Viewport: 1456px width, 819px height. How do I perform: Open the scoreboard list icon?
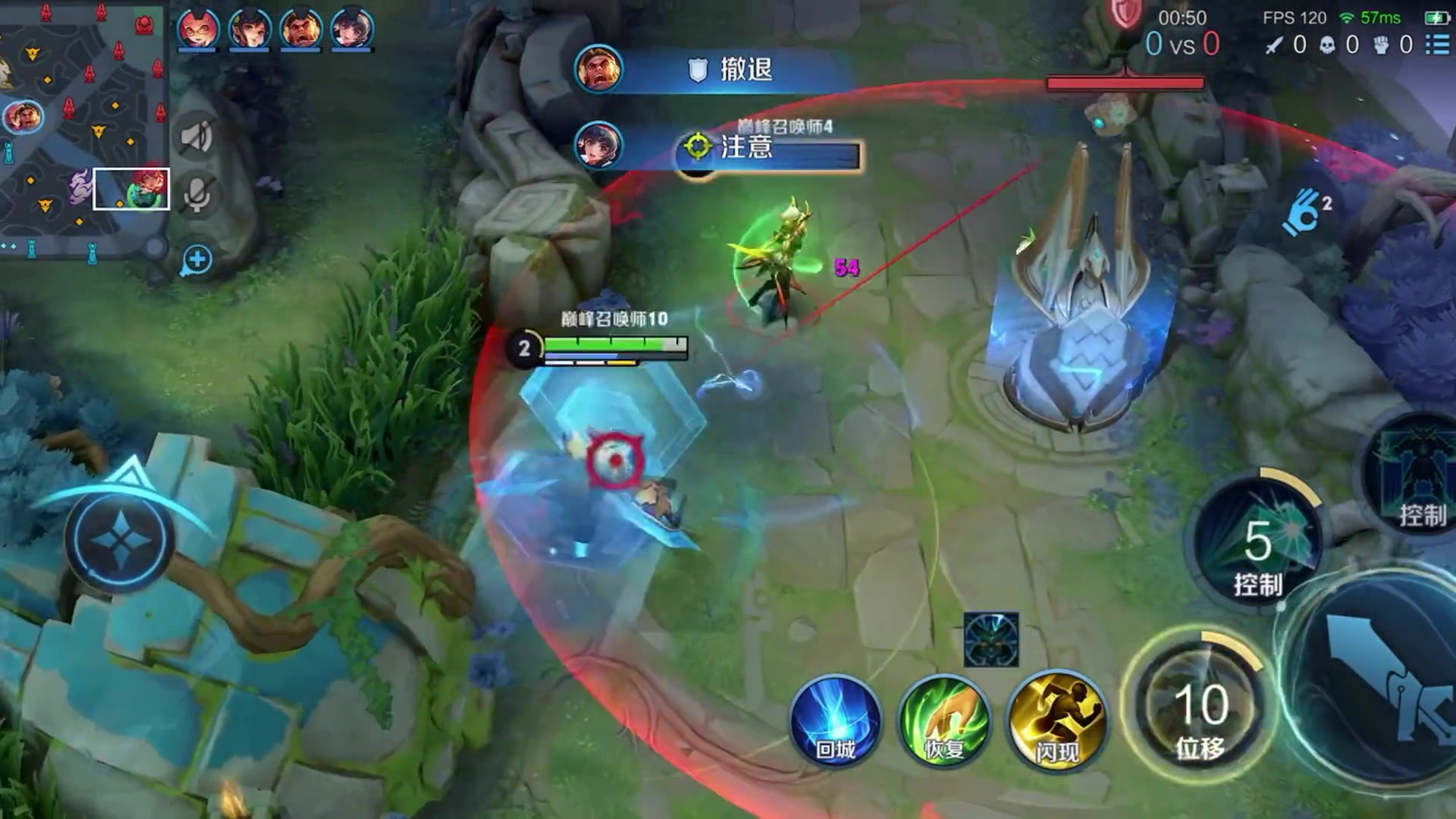1437,45
